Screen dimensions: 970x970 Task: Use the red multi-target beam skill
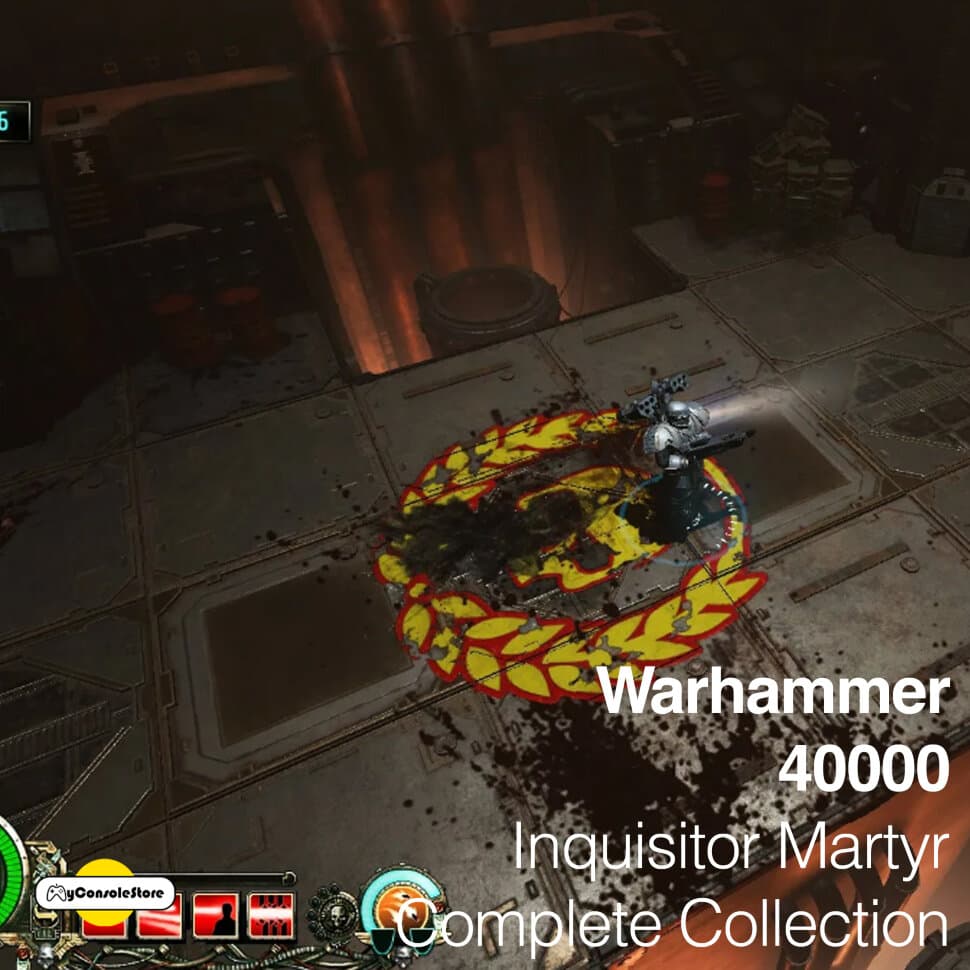[x=272, y=915]
